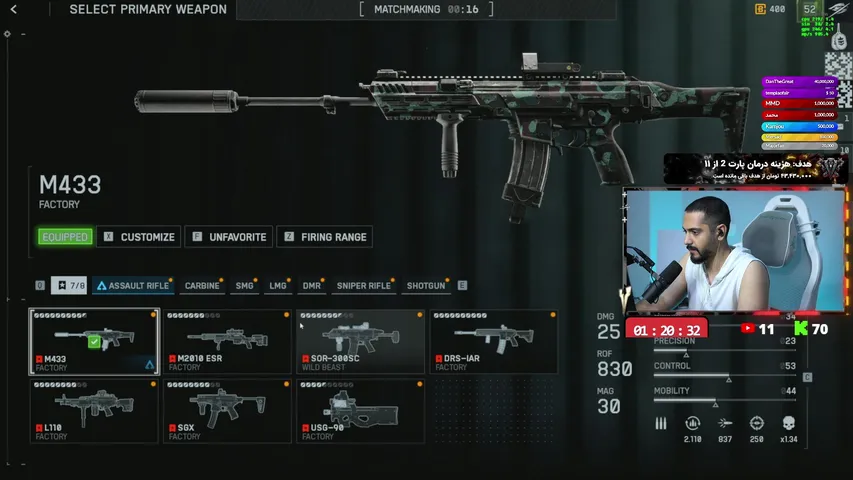View the DMR weapon category
853x480 pixels.
(x=311, y=286)
